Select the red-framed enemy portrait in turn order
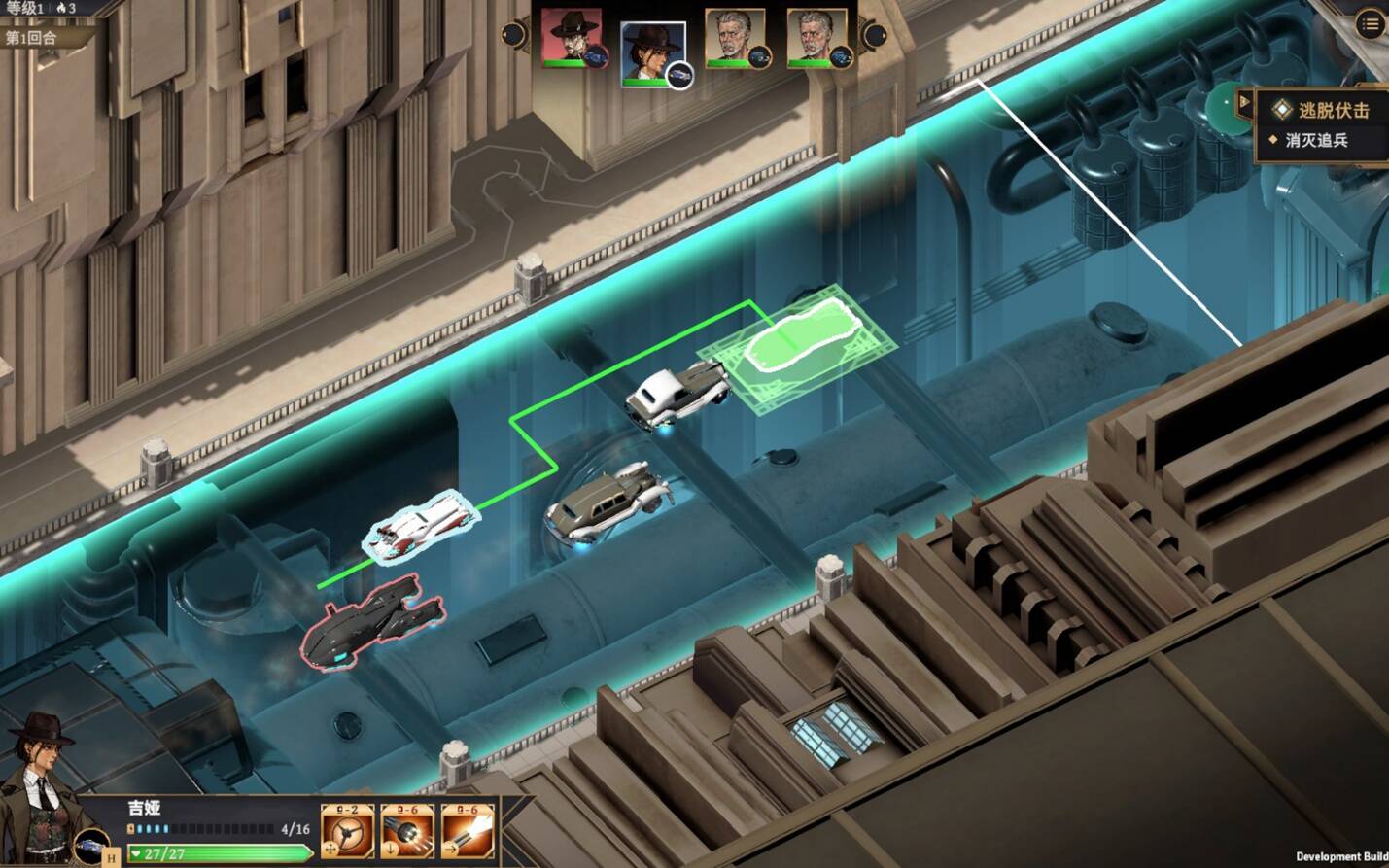This screenshot has width=1389, height=868. click(573, 39)
